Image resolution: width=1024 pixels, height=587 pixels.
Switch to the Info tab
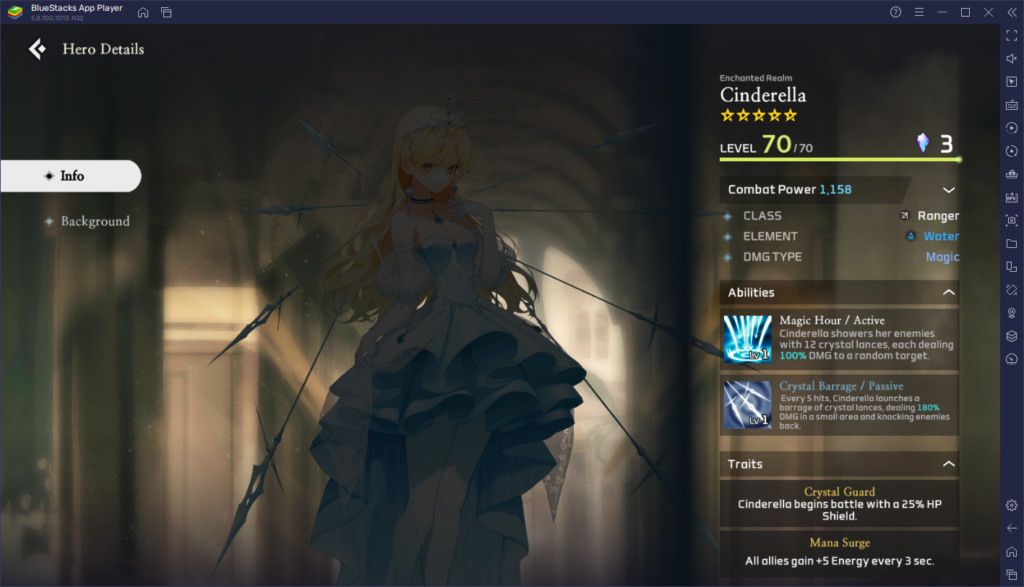[x=71, y=176]
